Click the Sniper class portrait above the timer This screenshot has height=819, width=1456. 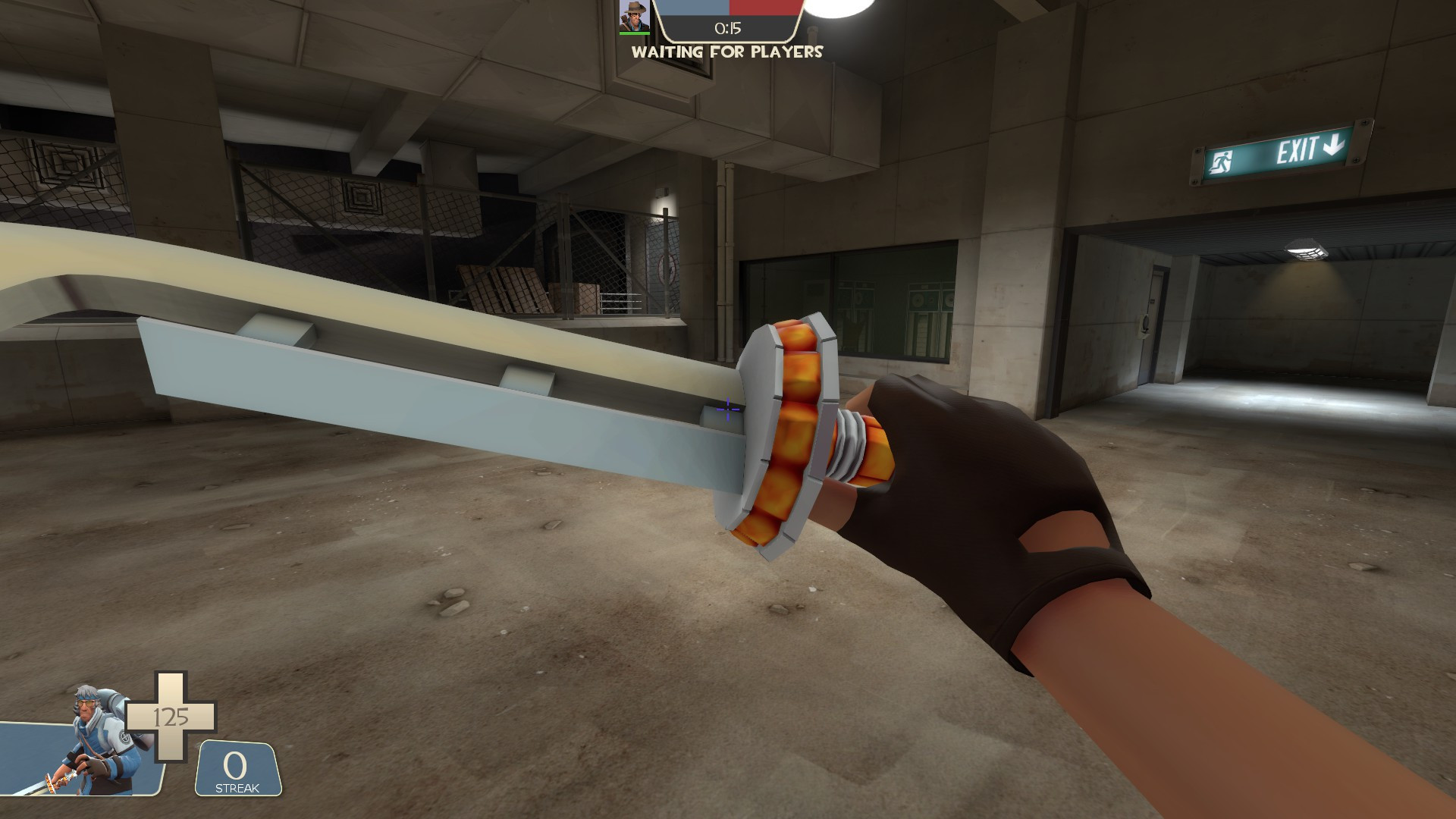tap(635, 17)
